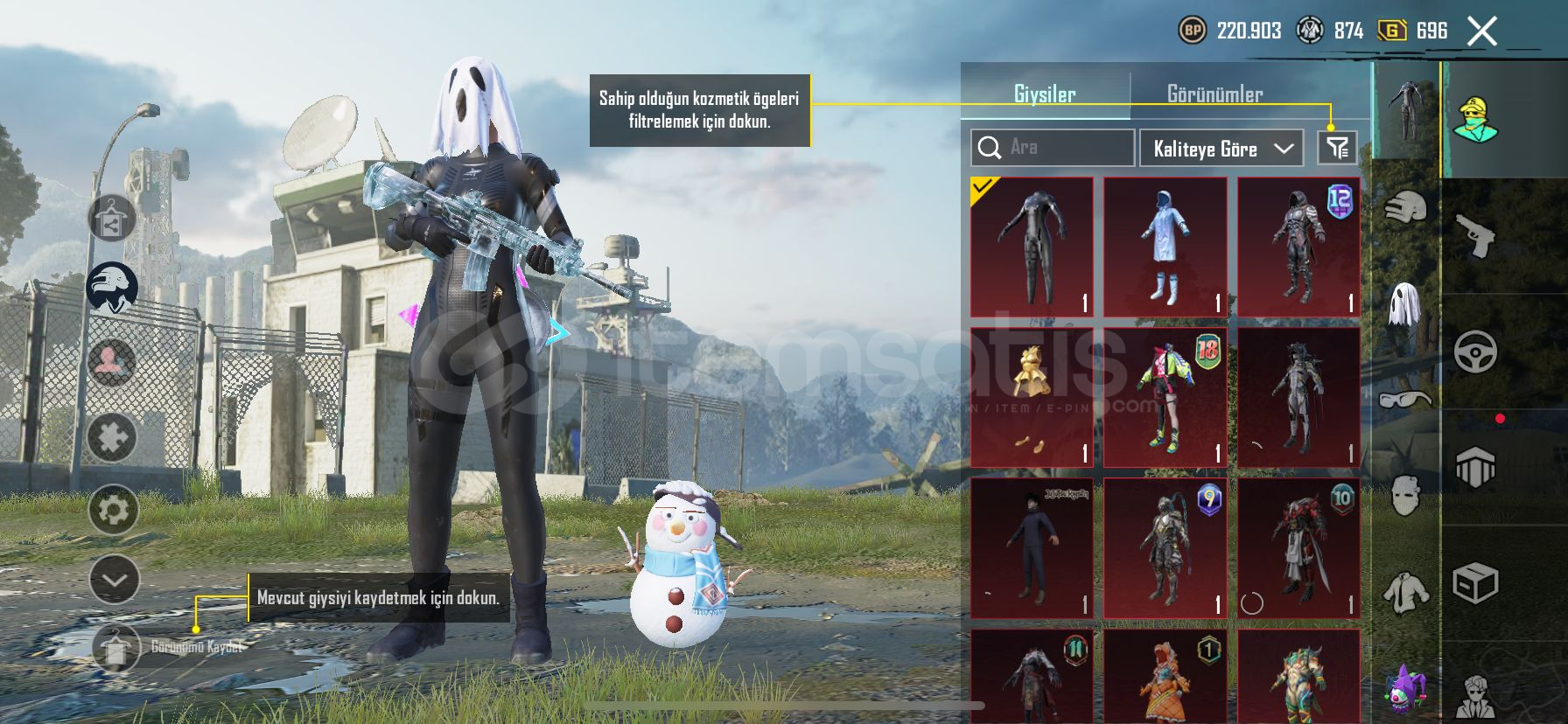Switch to the Görünümler tab
Image resolution: width=1568 pixels, height=724 pixels.
pos(1214,94)
